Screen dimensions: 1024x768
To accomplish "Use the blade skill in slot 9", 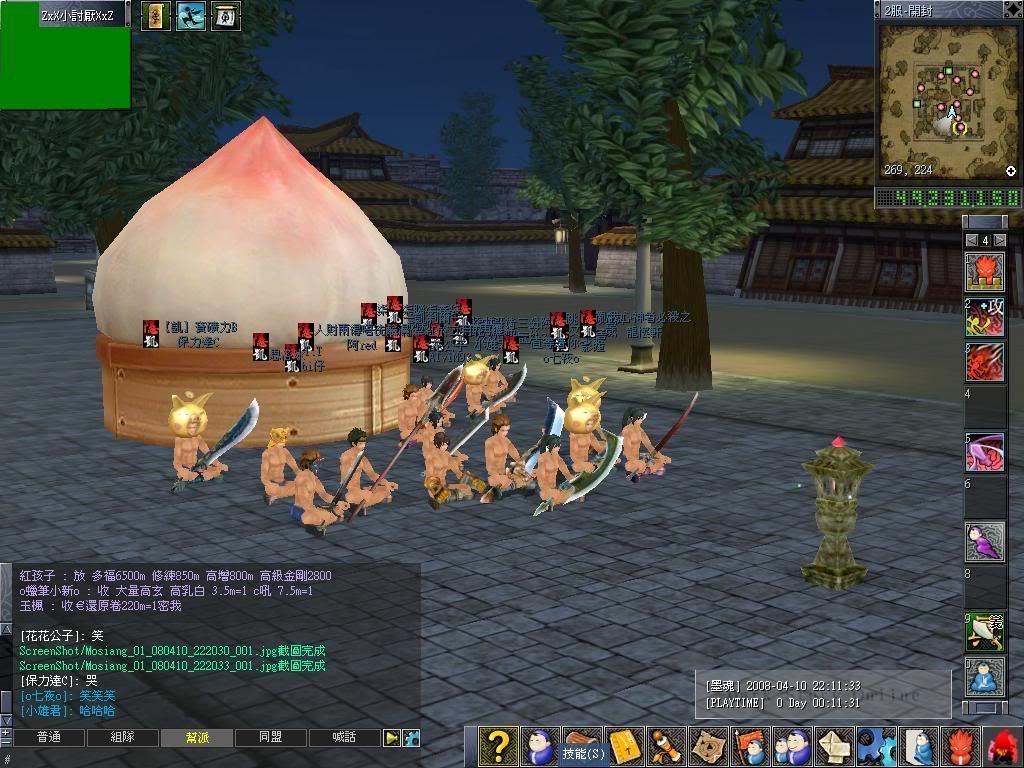I will (x=985, y=630).
